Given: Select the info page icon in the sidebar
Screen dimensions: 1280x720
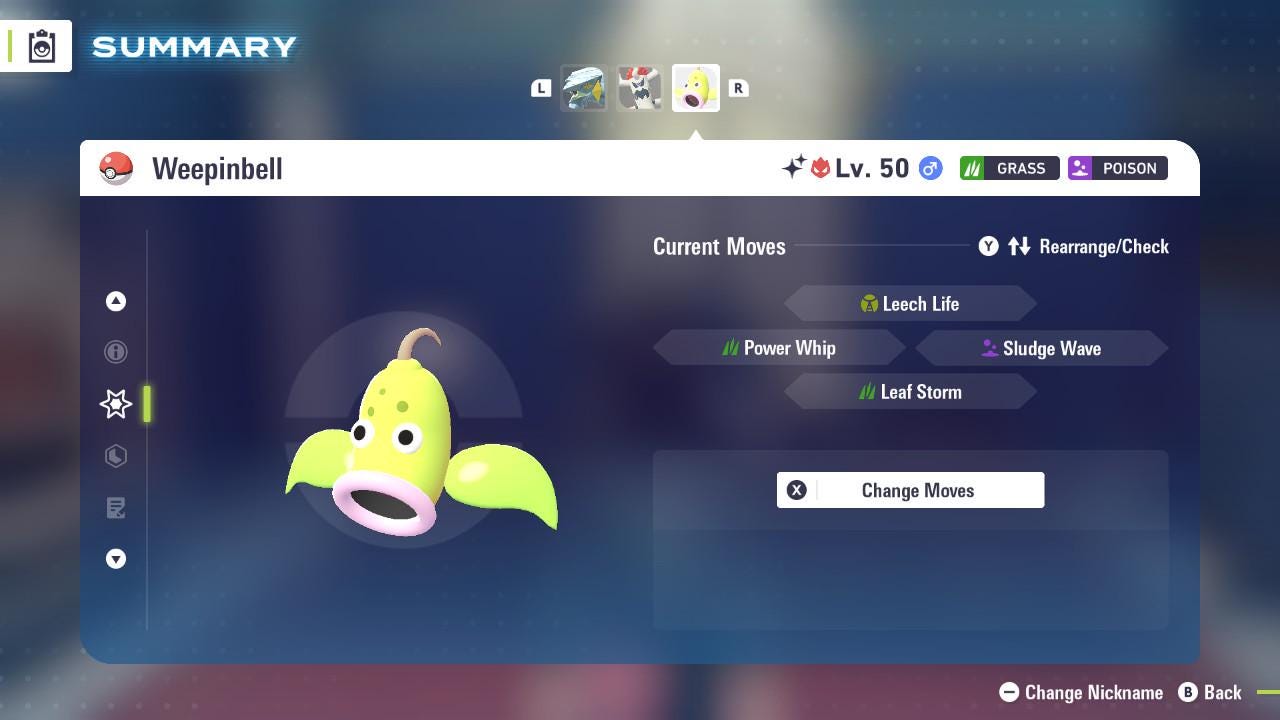Looking at the screenshot, I should pyautogui.click(x=116, y=352).
